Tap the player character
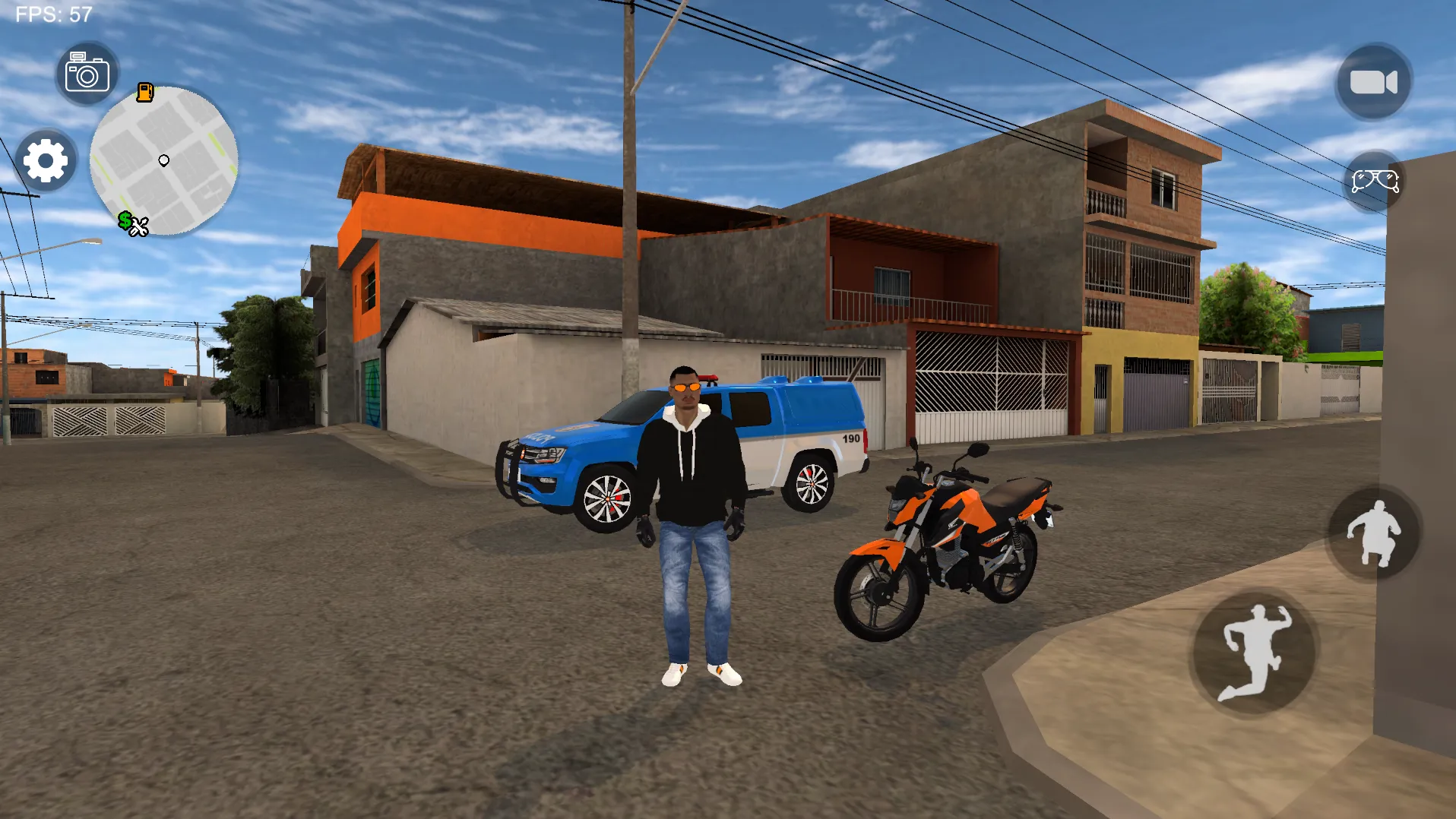This screenshot has height=819, width=1456. pos(692,494)
